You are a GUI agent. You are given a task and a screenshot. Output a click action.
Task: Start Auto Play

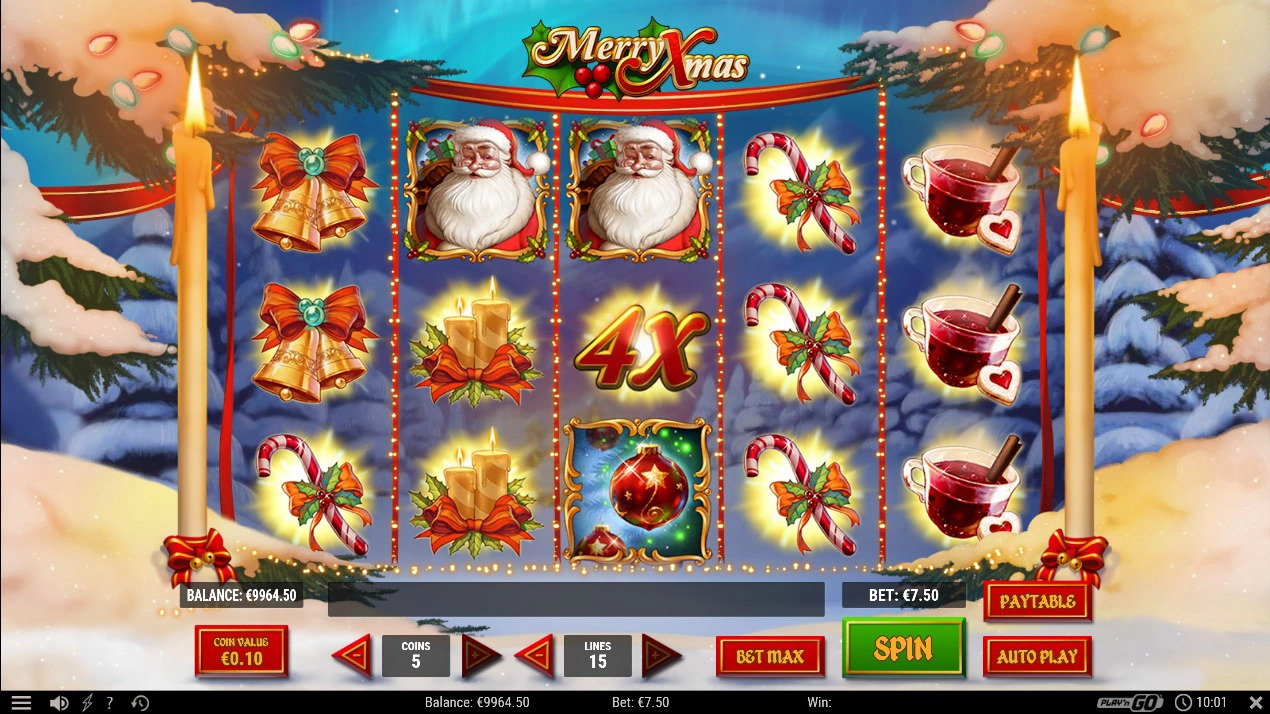pos(1037,657)
